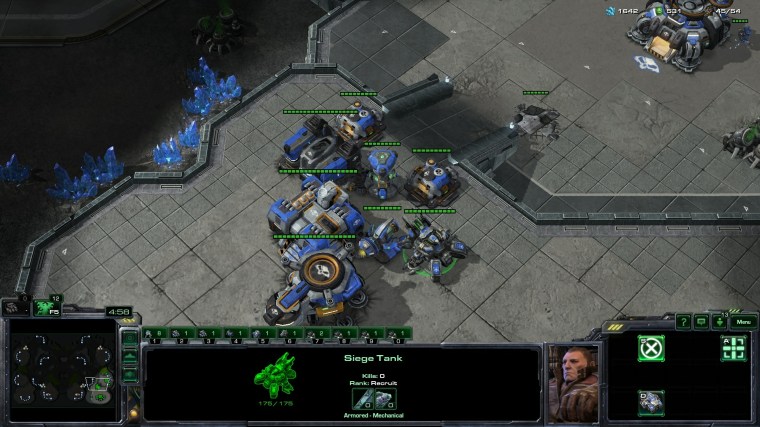The width and height of the screenshot is (760, 427).
Task: Select control group 4
Action: [x=236, y=334]
